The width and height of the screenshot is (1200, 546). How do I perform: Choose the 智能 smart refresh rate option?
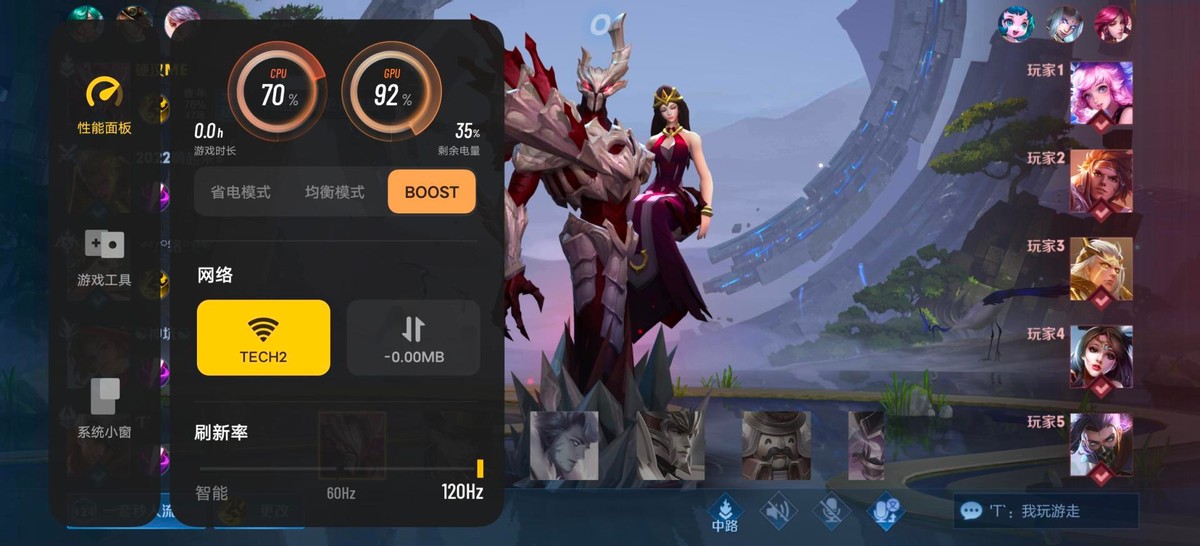(x=212, y=493)
